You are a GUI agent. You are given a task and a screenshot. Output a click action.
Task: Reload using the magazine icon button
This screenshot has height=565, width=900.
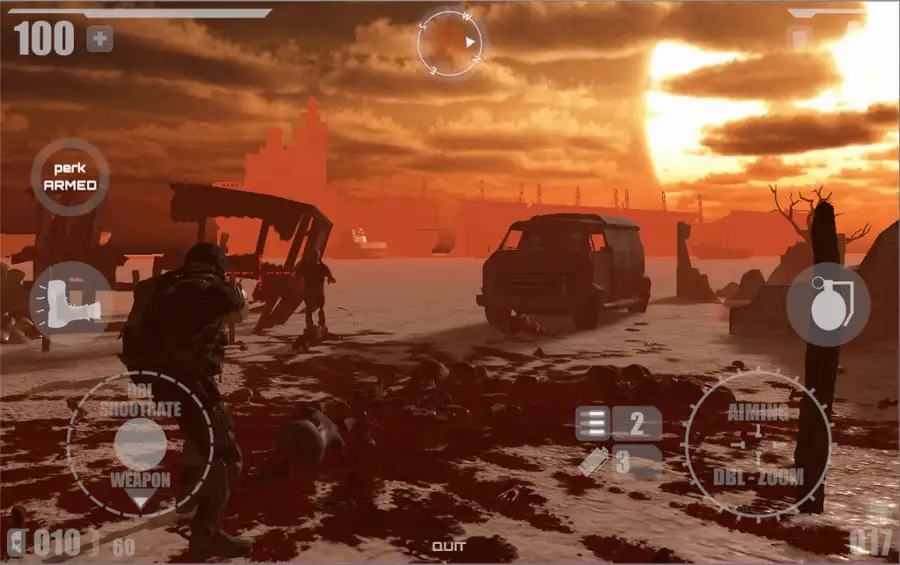(592, 424)
